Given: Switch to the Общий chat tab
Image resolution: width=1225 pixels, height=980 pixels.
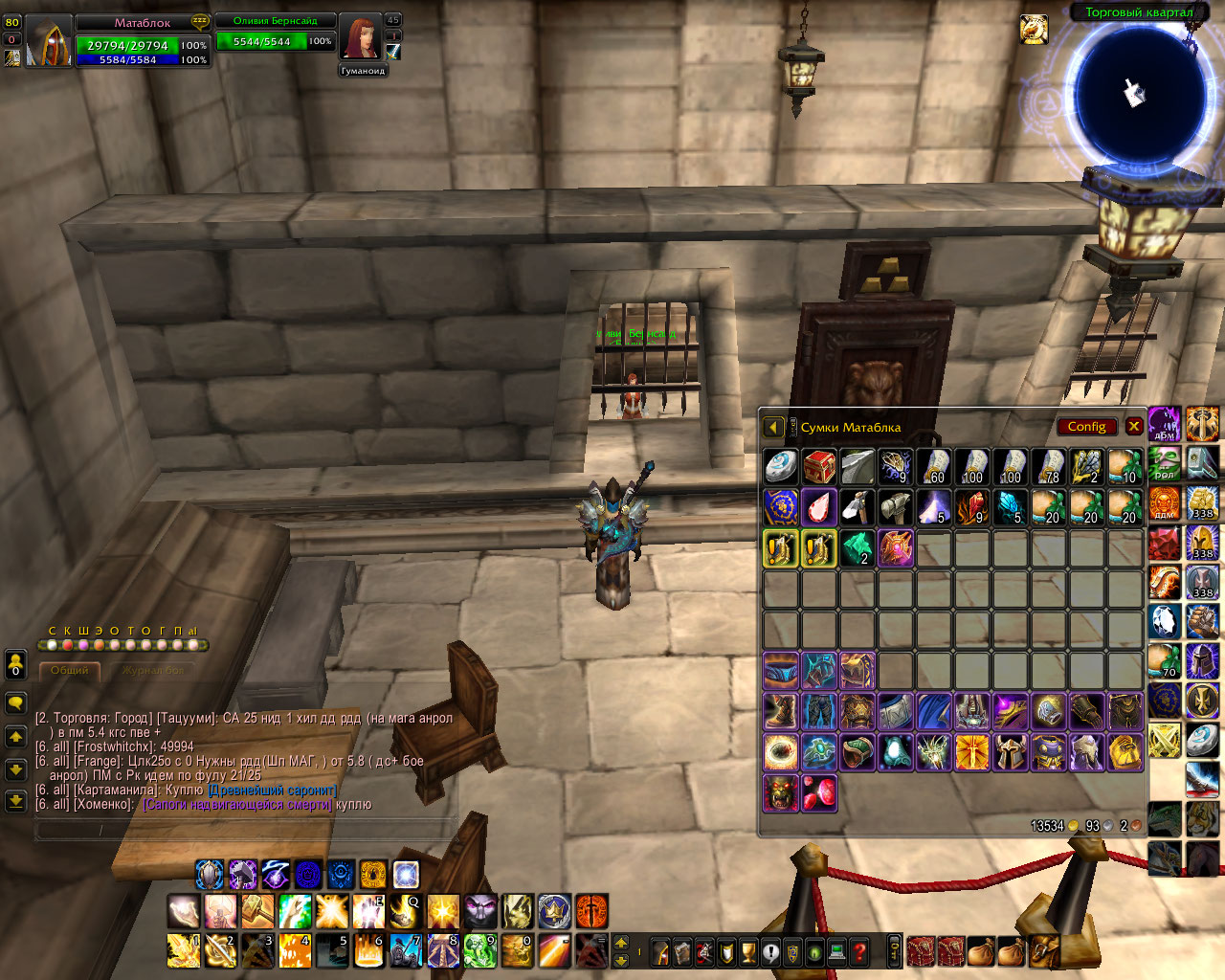Looking at the screenshot, I should (x=69, y=671).
